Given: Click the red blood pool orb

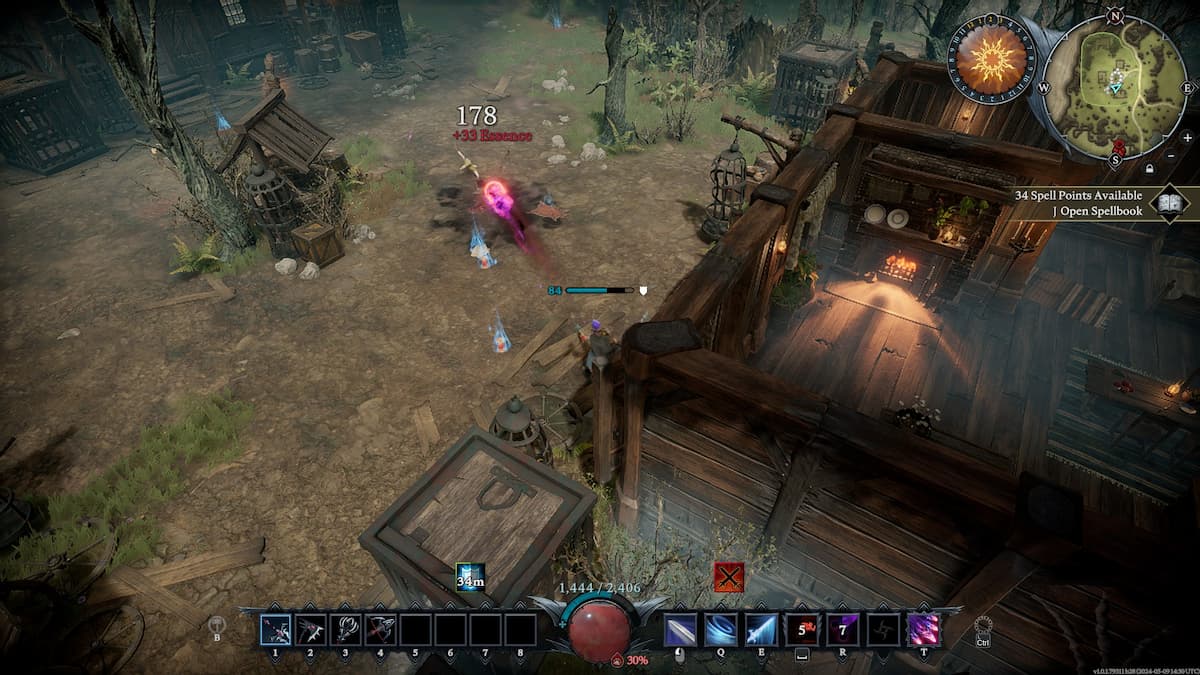Looking at the screenshot, I should click(600, 630).
